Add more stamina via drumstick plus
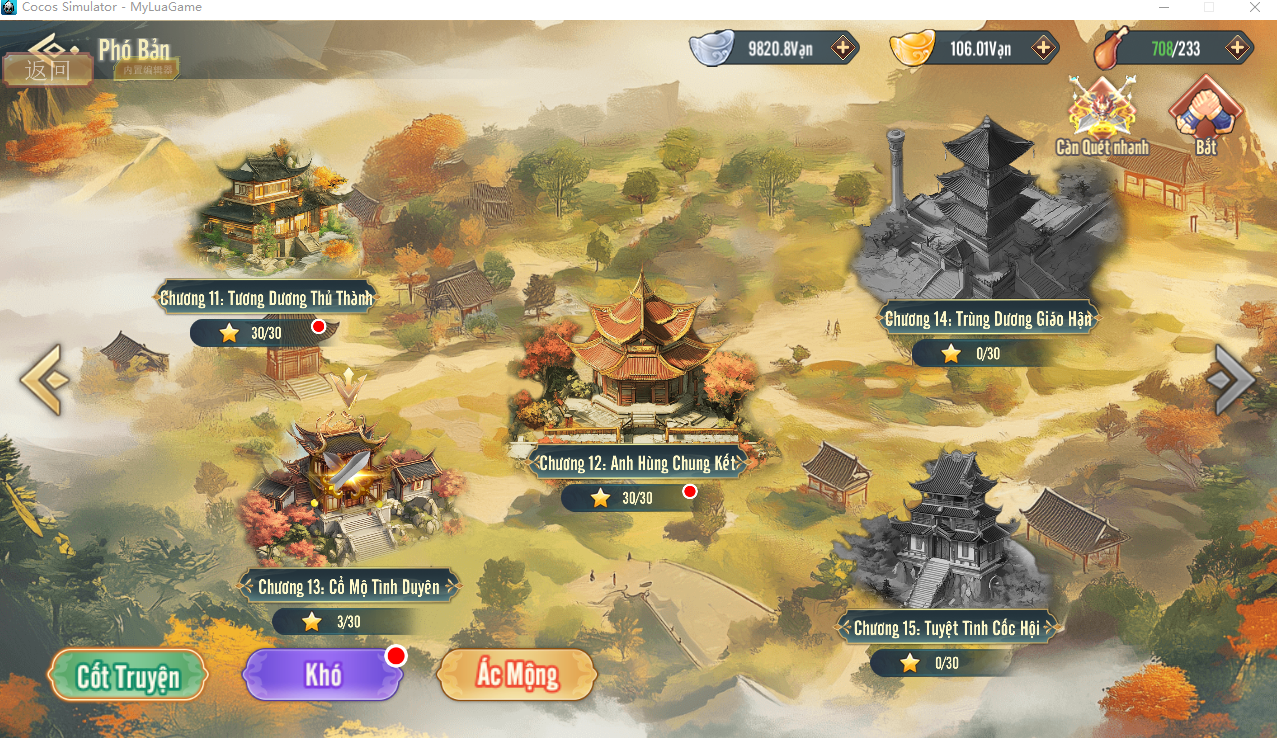 point(1237,48)
